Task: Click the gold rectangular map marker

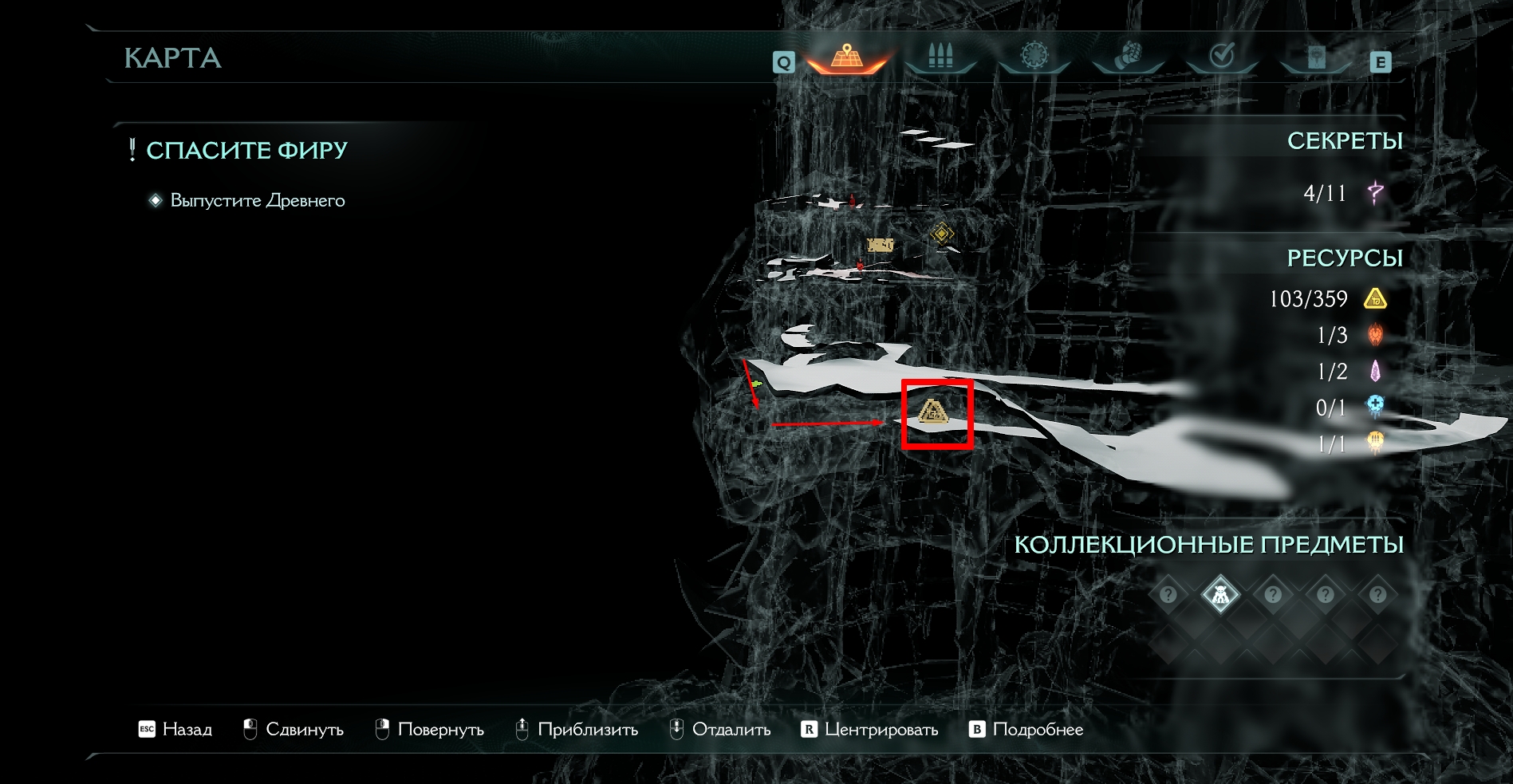Action: pos(880,246)
